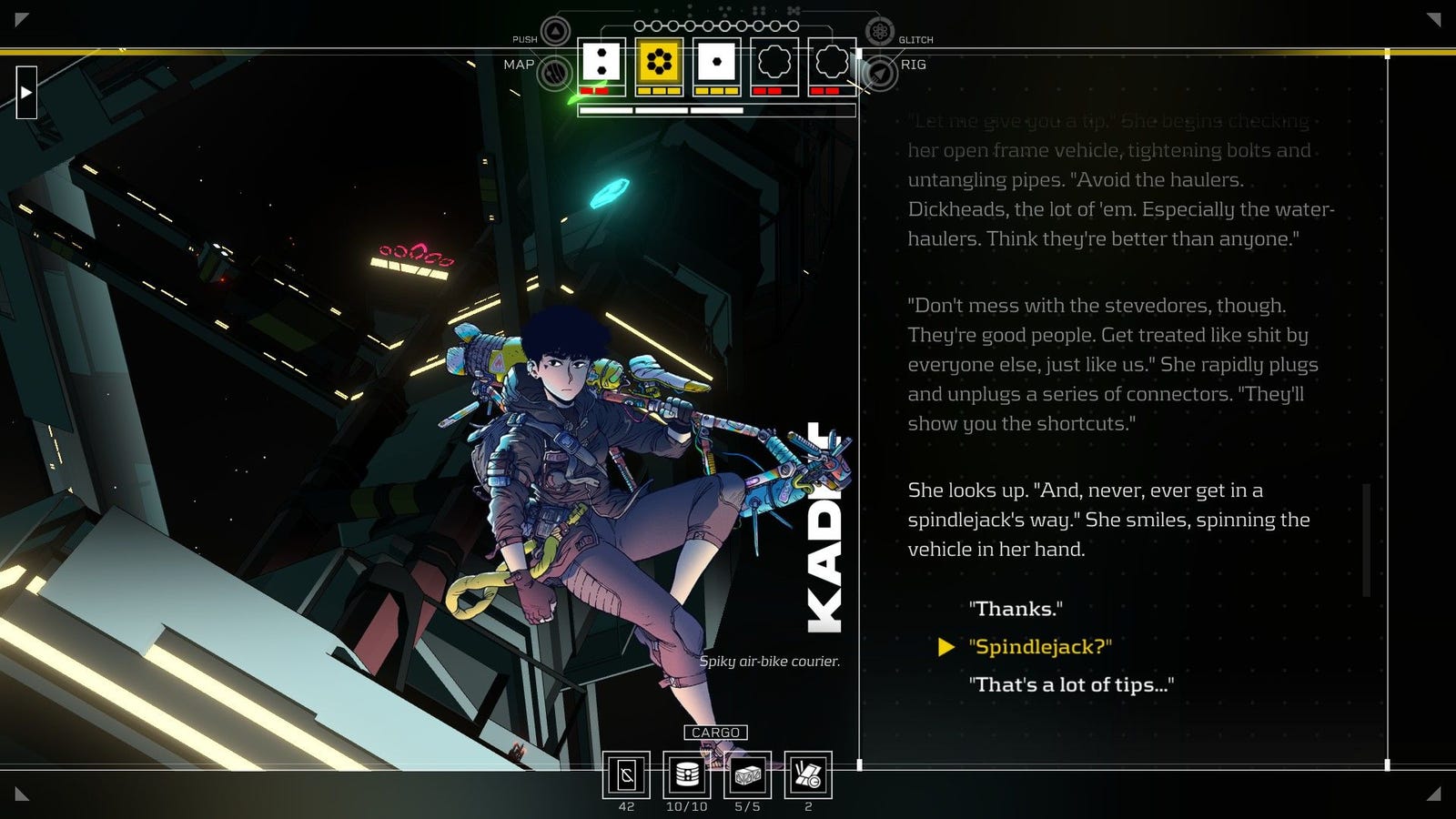The image size is (1456, 819).
Task: Pick the "That's a lot of tips..." response
Action: click(x=1071, y=685)
